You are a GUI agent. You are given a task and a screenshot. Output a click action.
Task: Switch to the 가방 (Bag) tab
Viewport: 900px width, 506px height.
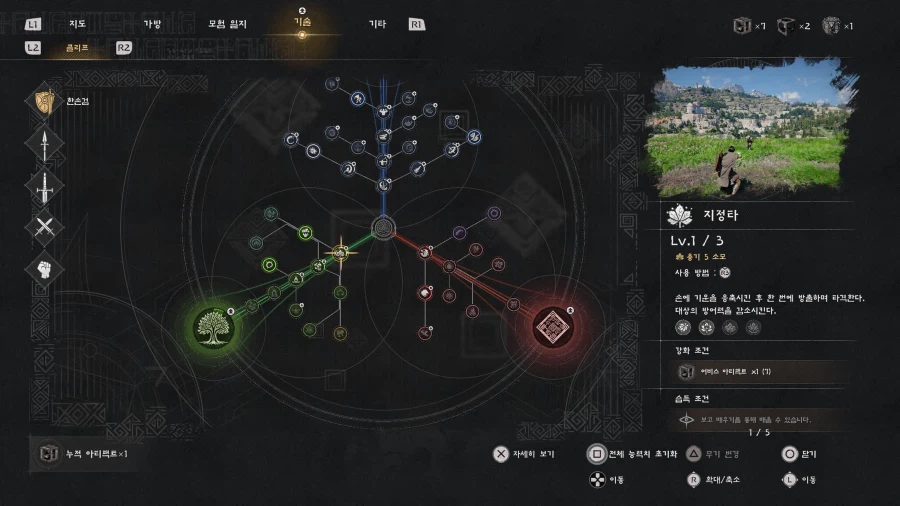(152, 24)
